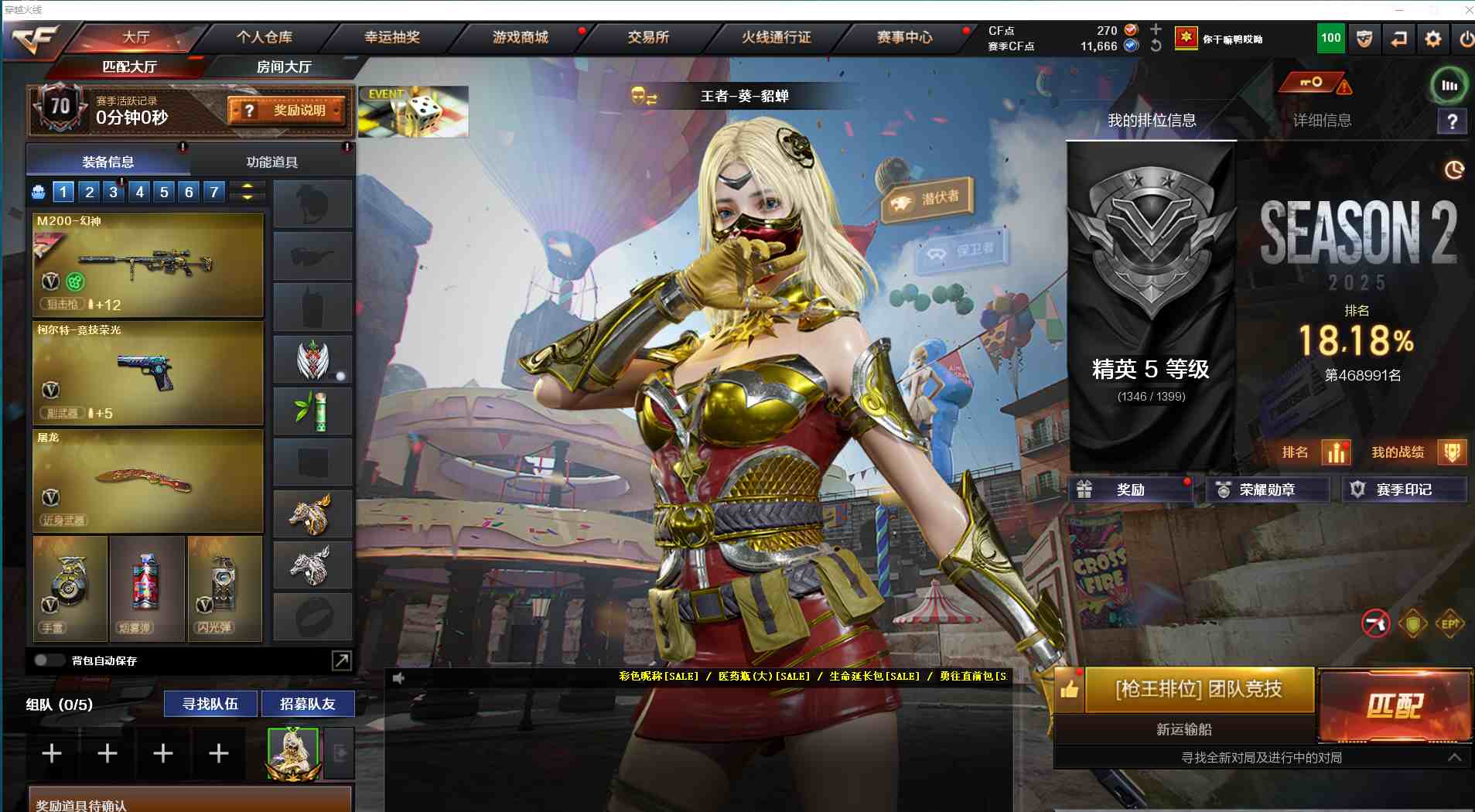Start matchmaking with the 匹配 button
Image resolution: width=1475 pixels, height=812 pixels.
pyautogui.click(x=1395, y=705)
